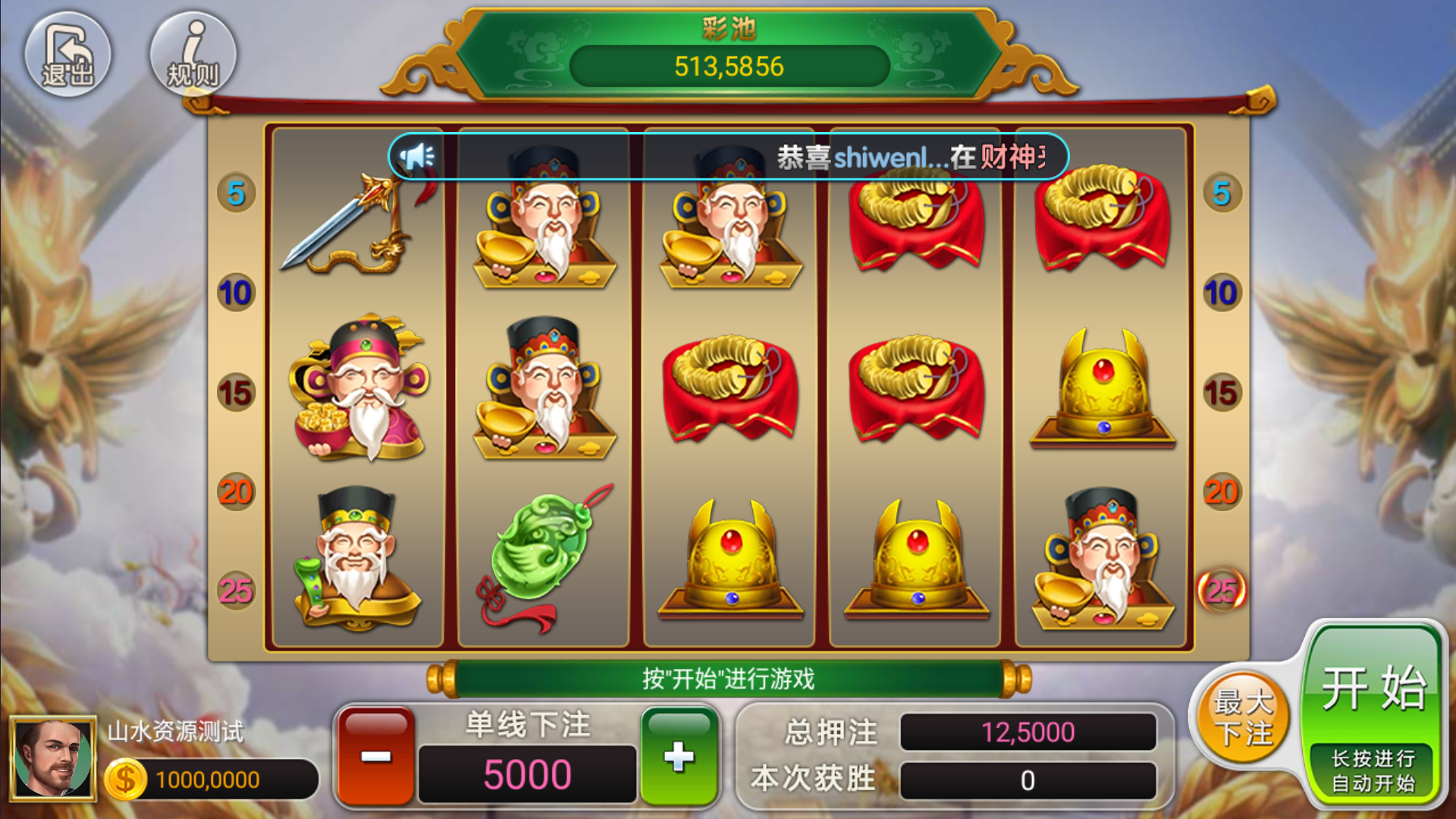Viewport: 1456px width, 819px height.
Task: Select the 总押注 total bet field
Action: coord(1028,733)
